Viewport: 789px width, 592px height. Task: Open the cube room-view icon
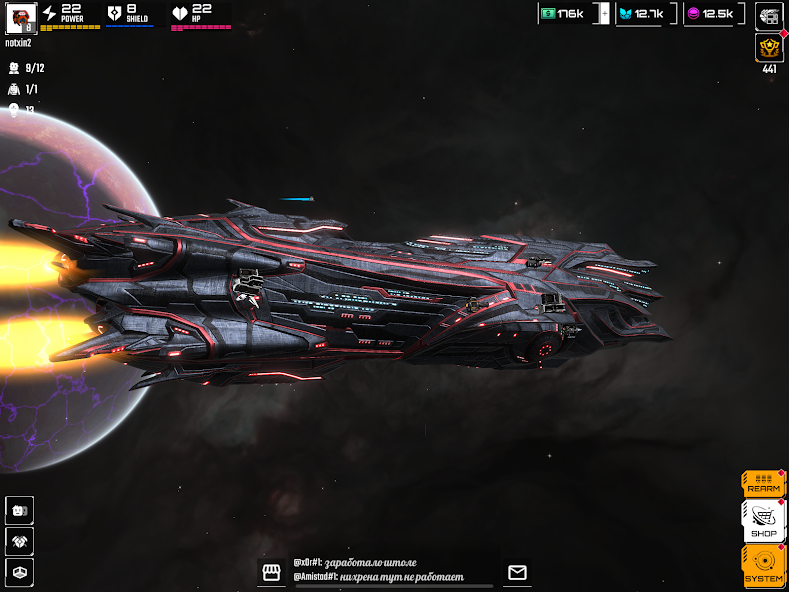[x=20, y=572]
